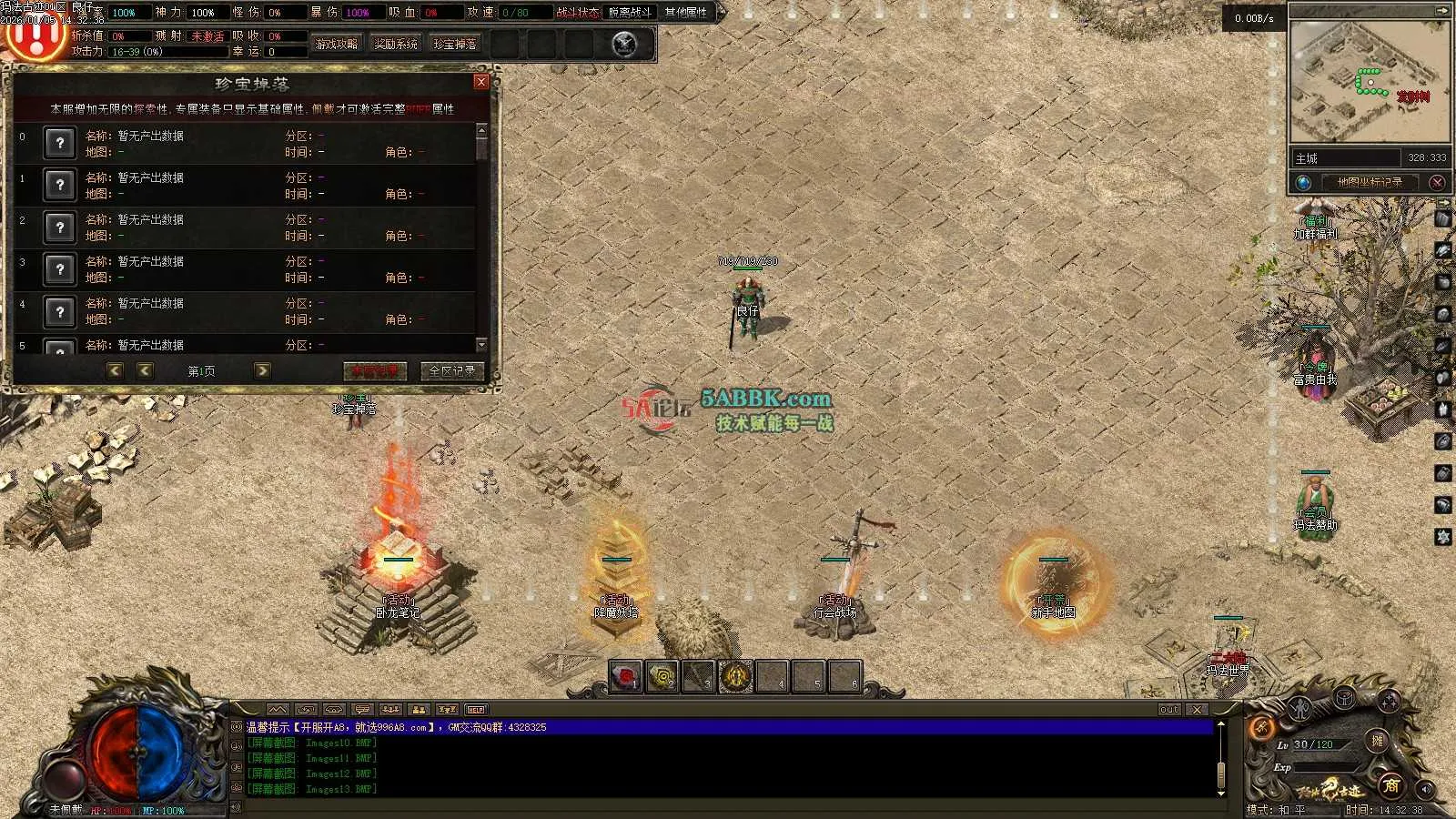Close the 珍宝掉落 panel
The width and height of the screenshot is (1456, 819).
click(x=481, y=82)
